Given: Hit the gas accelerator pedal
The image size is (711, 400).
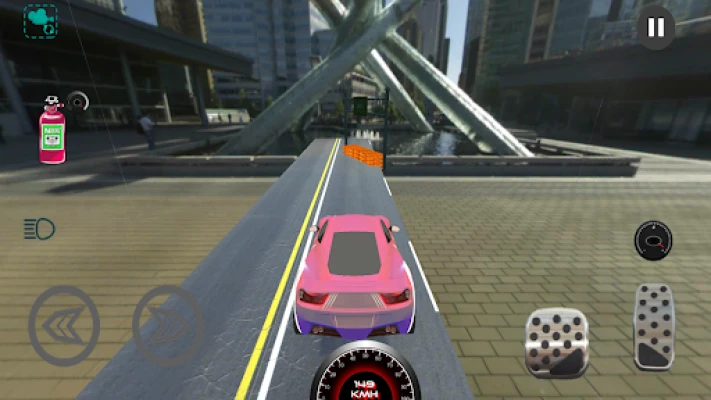Looking at the screenshot, I should click(x=654, y=325).
